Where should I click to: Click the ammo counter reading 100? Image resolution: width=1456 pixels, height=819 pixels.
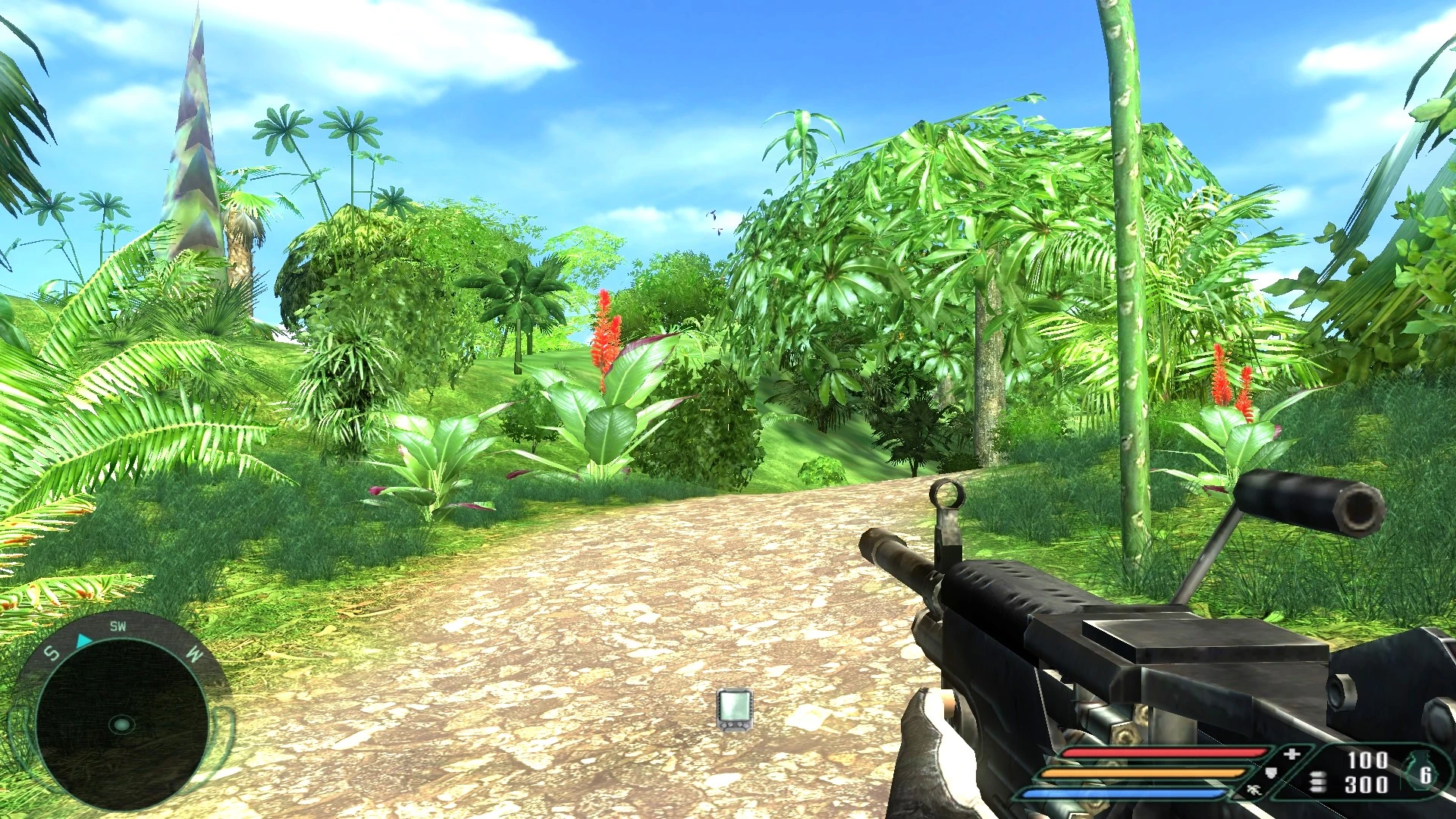tap(1367, 761)
